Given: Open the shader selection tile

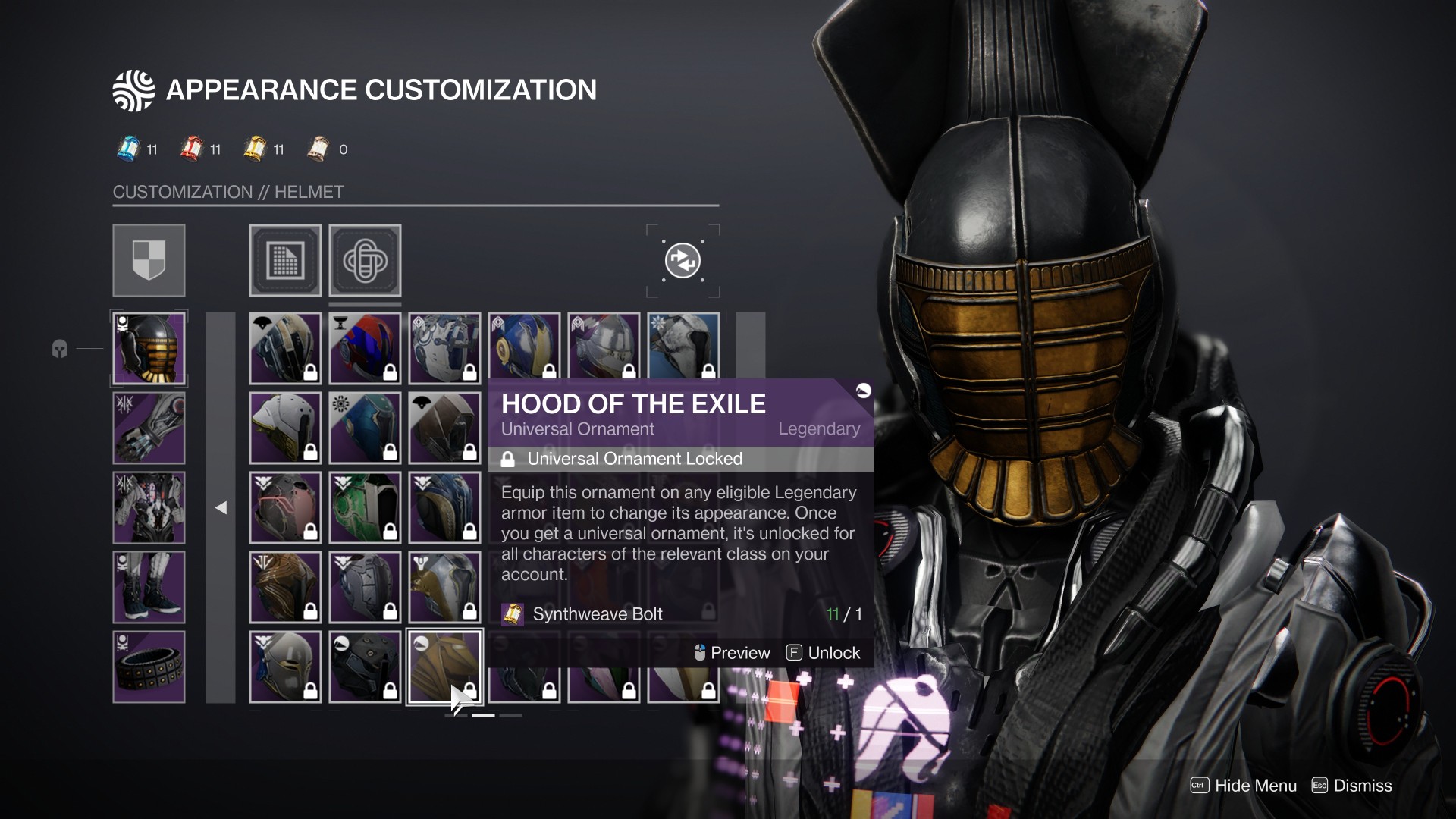Looking at the screenshot, I should click(x=285, y=260).
